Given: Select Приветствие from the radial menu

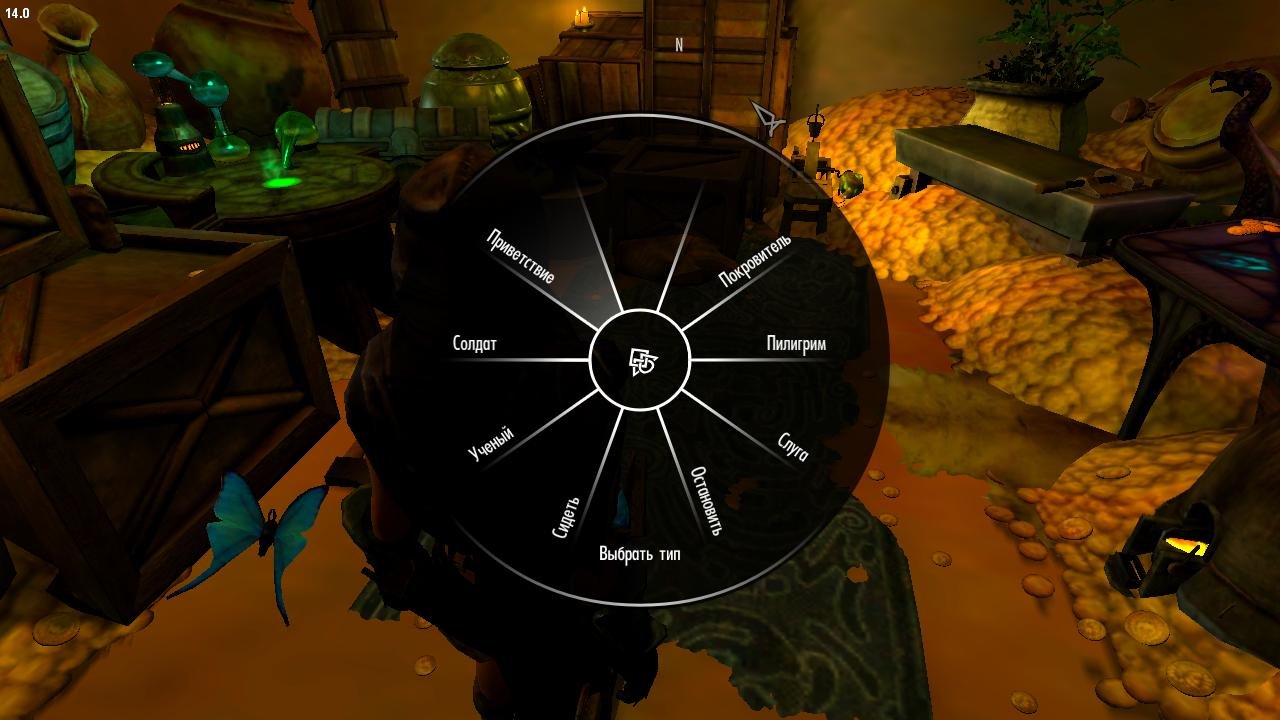Looking at the screenshot, I should [519, 253].
